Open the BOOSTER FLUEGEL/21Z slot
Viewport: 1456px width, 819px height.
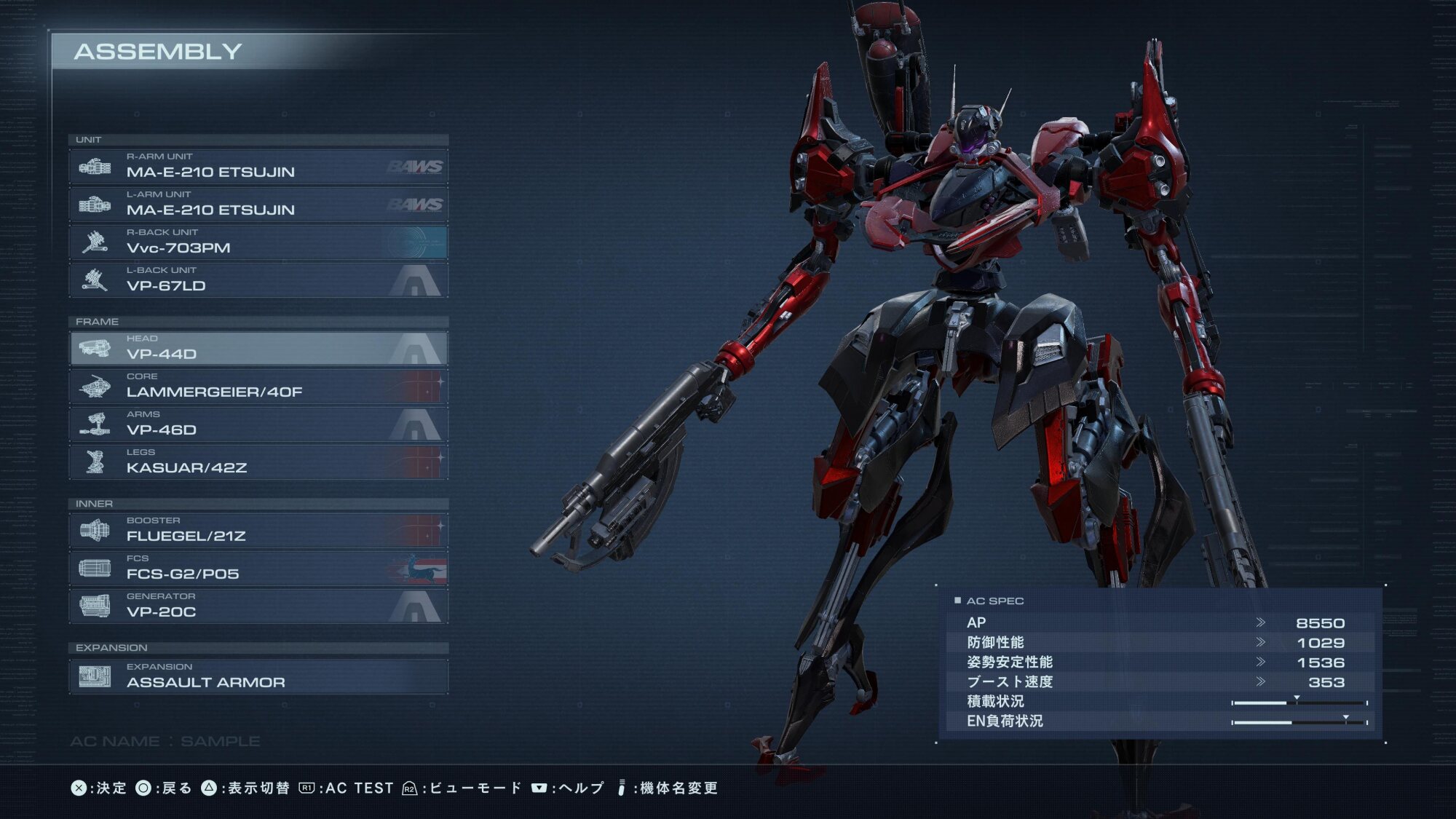[258, 530]
